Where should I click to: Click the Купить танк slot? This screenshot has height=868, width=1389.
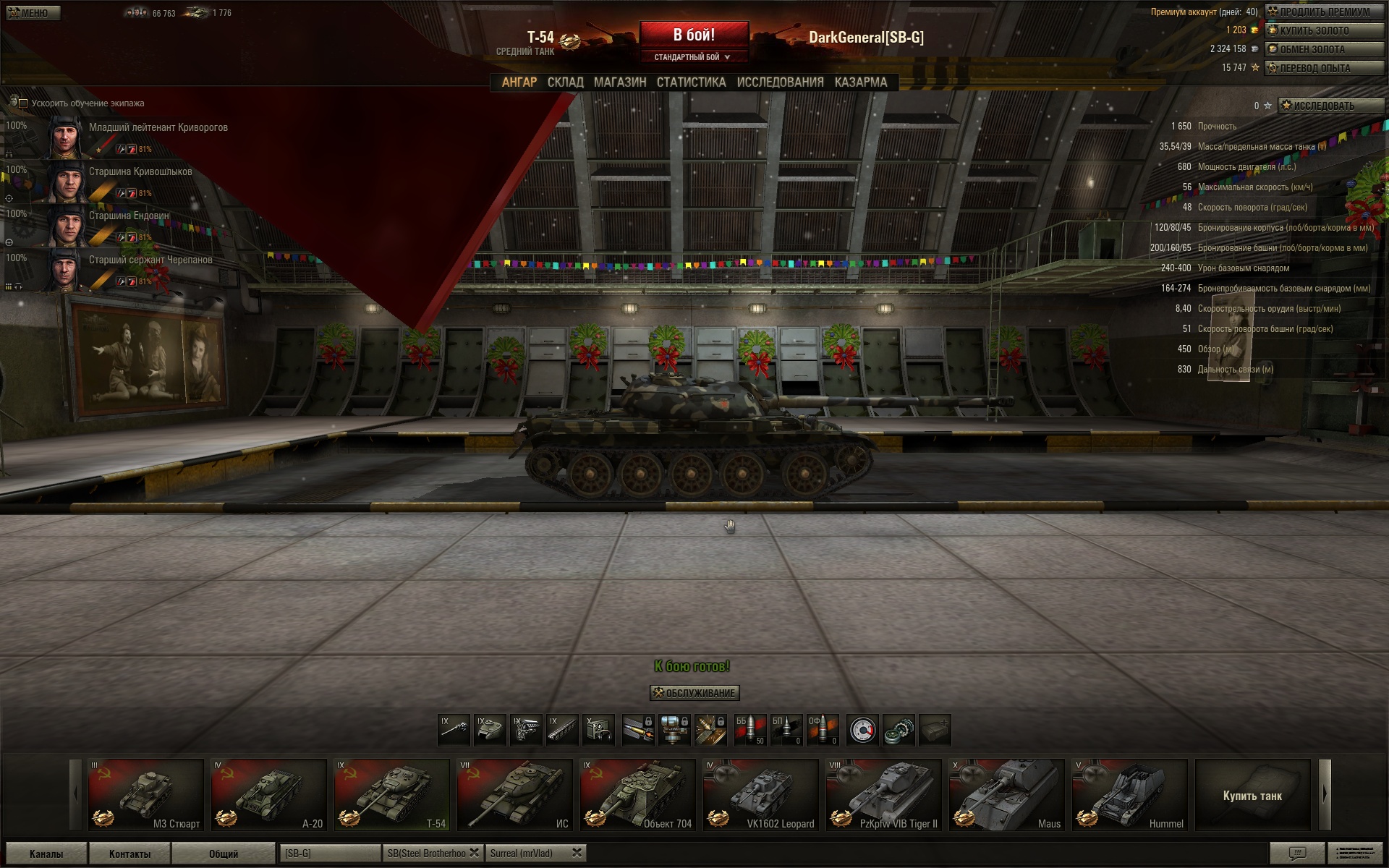click(1252, 795)
